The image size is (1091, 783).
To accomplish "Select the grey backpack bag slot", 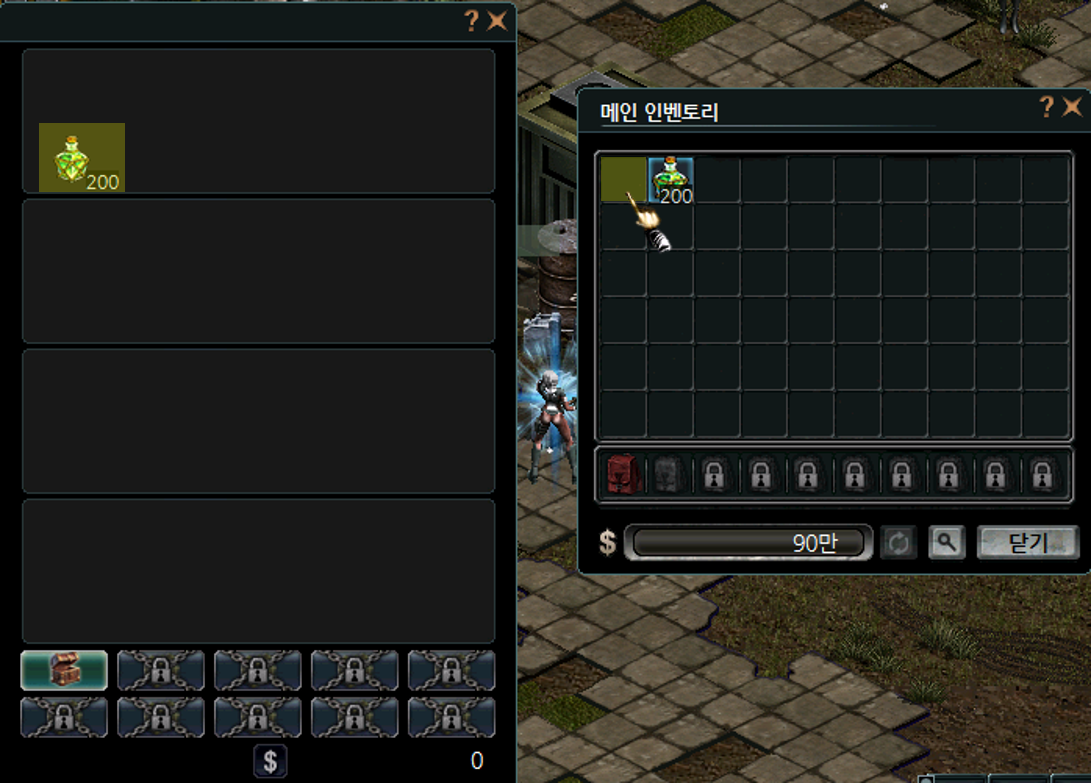I will point(667,474).
